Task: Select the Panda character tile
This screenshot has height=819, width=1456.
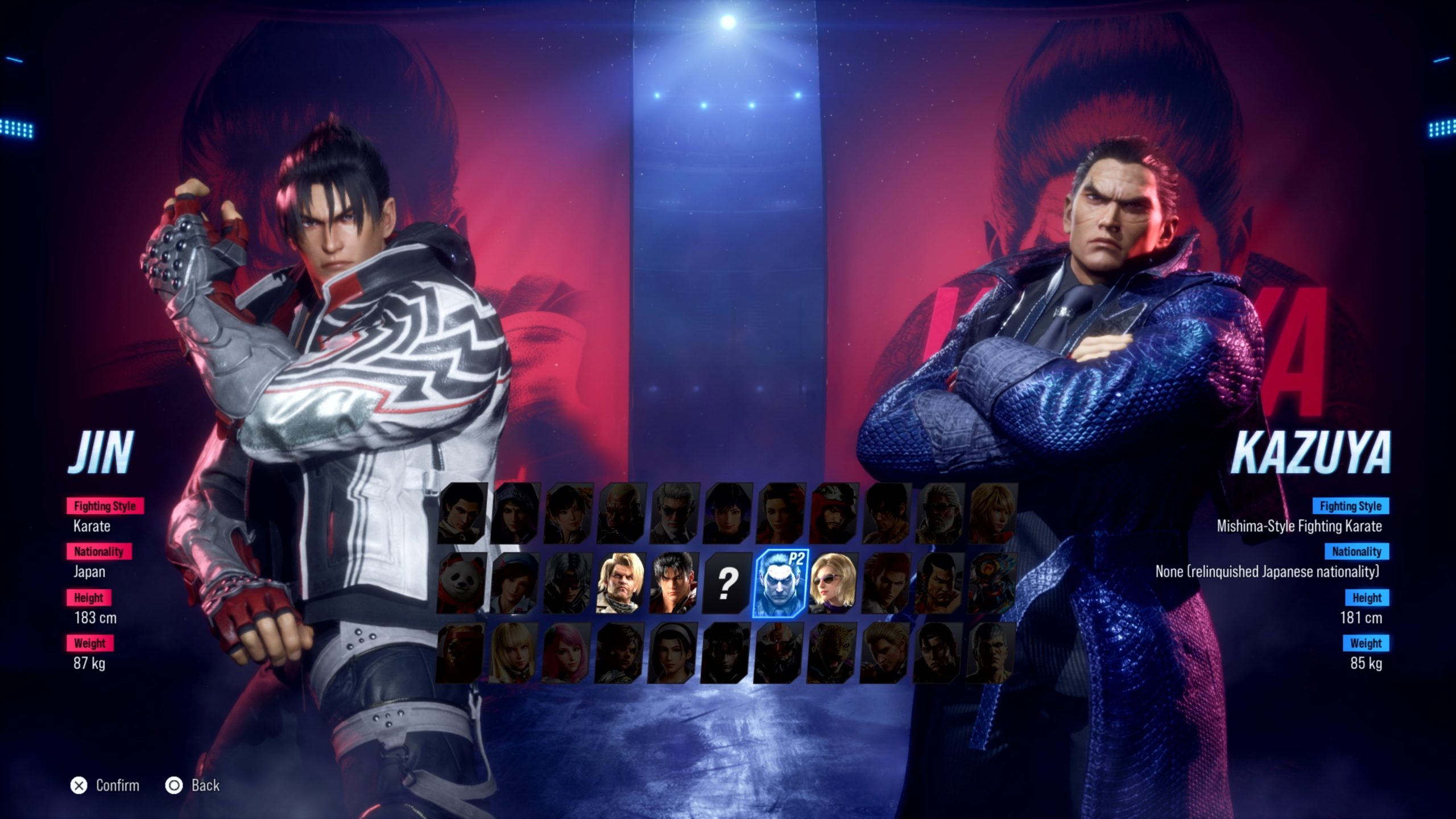Action: pyautogui.click(x=461, y=584)
